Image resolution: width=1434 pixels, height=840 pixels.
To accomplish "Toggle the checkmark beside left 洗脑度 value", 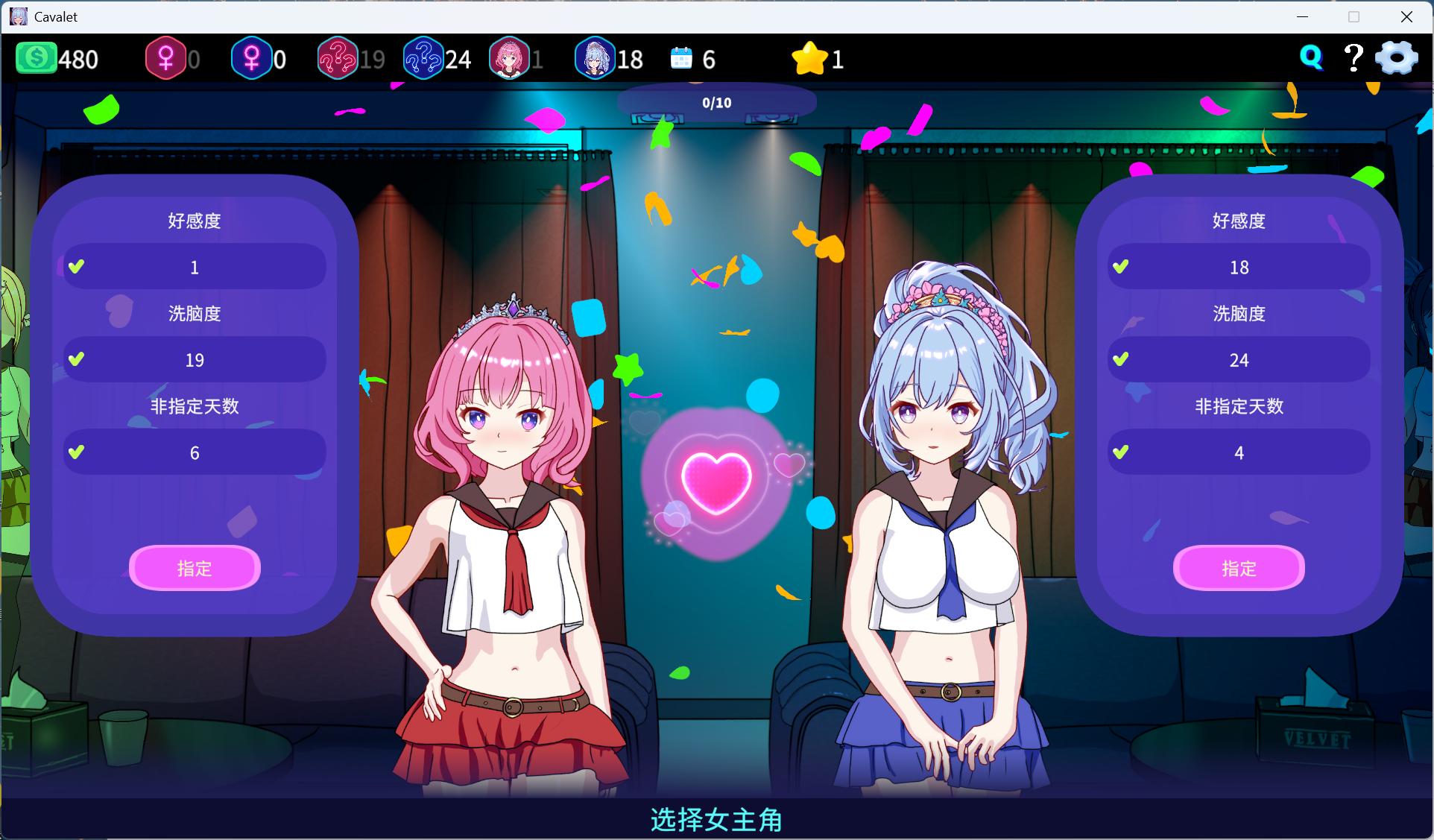I will pos(77,359).
